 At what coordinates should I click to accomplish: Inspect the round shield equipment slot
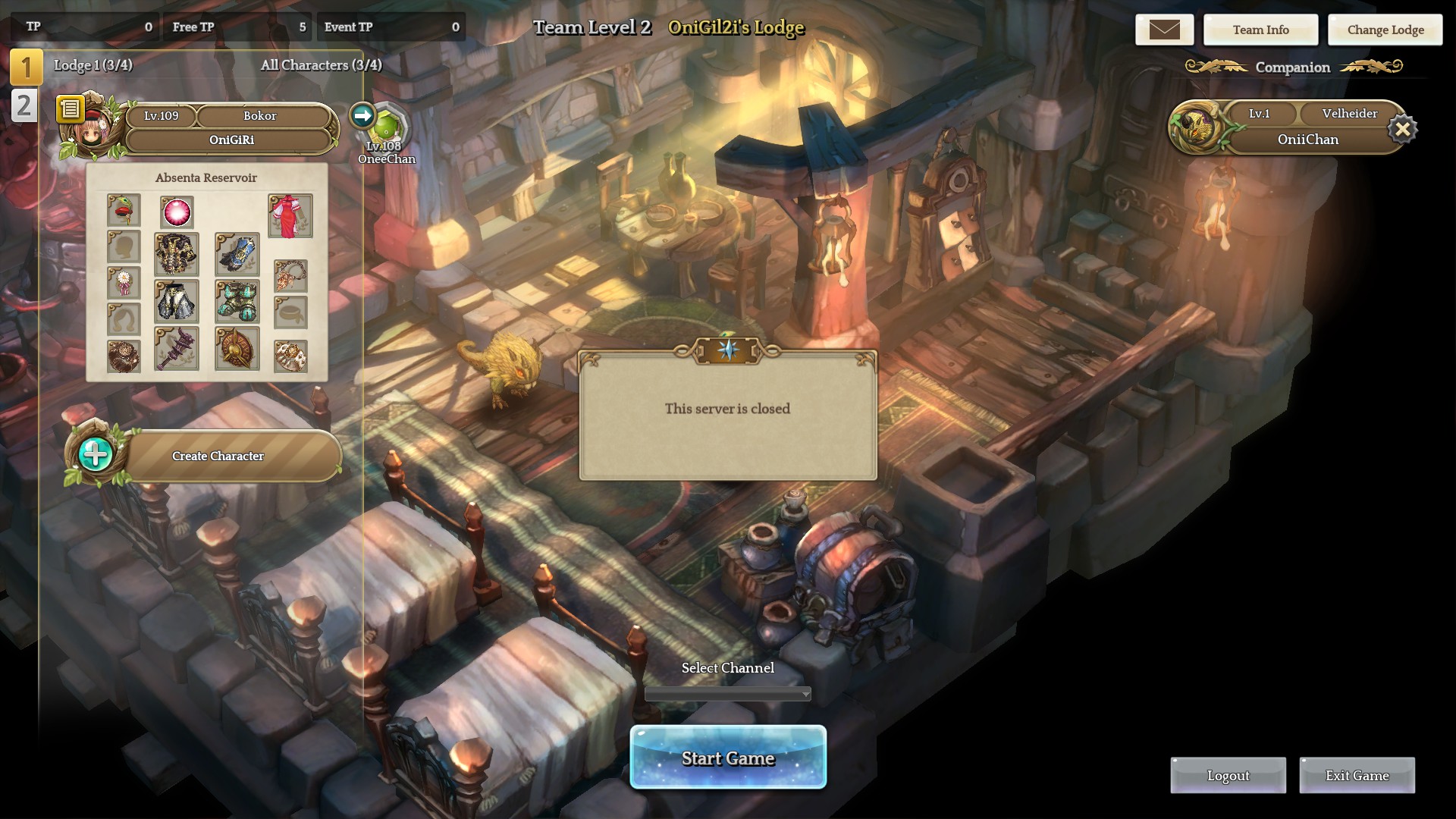(237, 349)
